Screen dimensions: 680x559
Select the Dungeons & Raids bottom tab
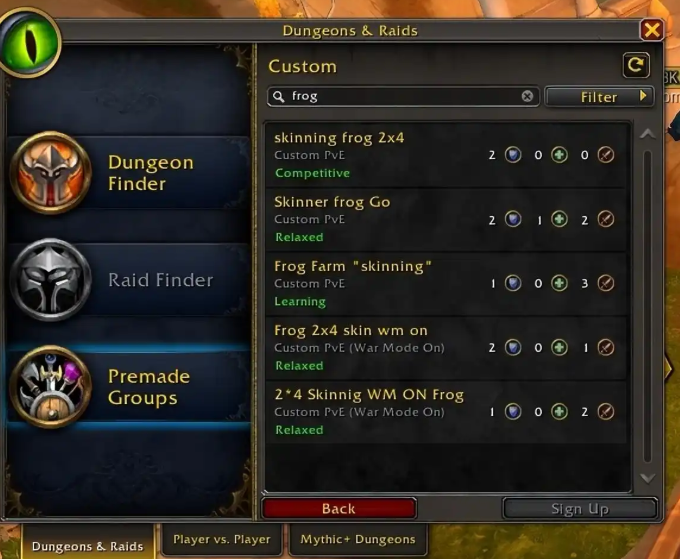(x=87, y=546)
